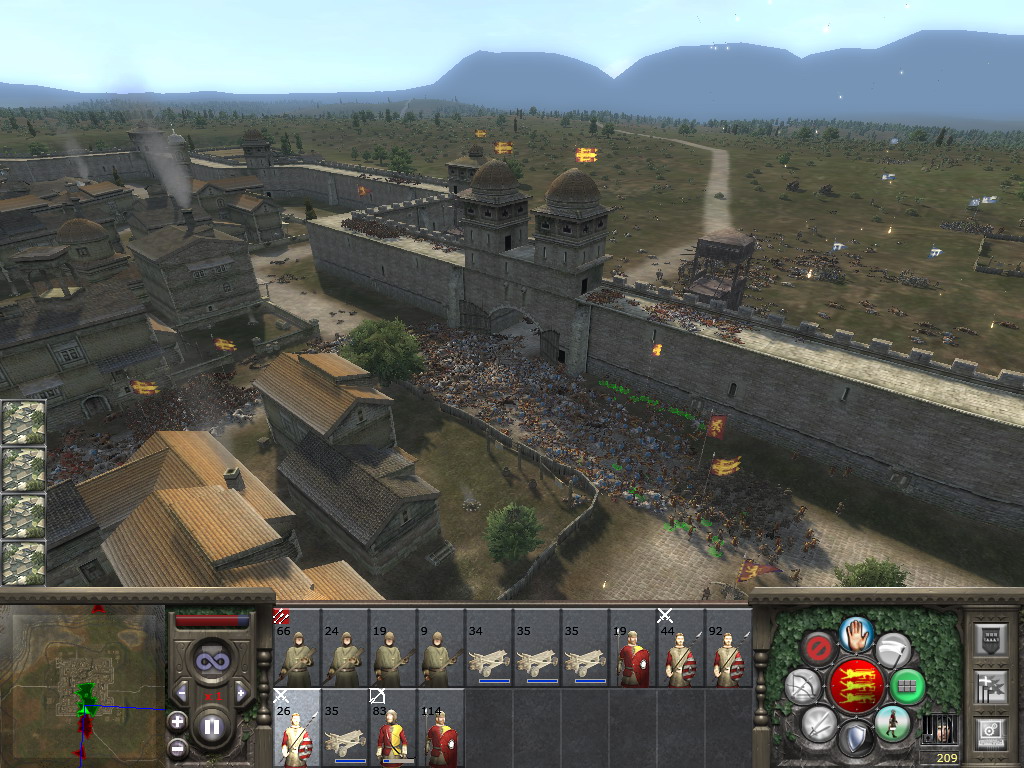Toggle the run mode button
Image resolution: width=1024 pixels, height=768 pixels.
pos(892,722)
